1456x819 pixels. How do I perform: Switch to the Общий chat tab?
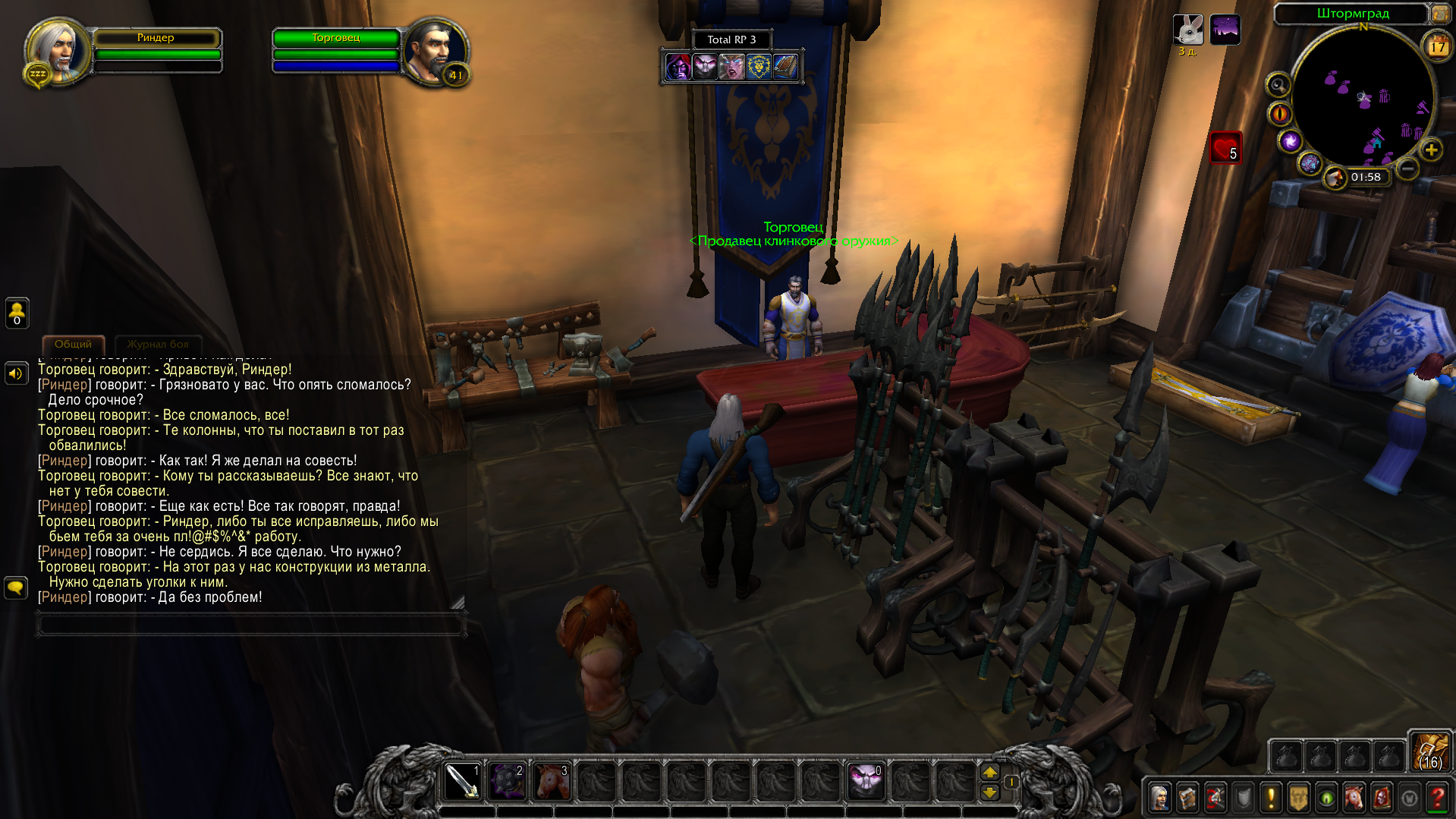73,345
